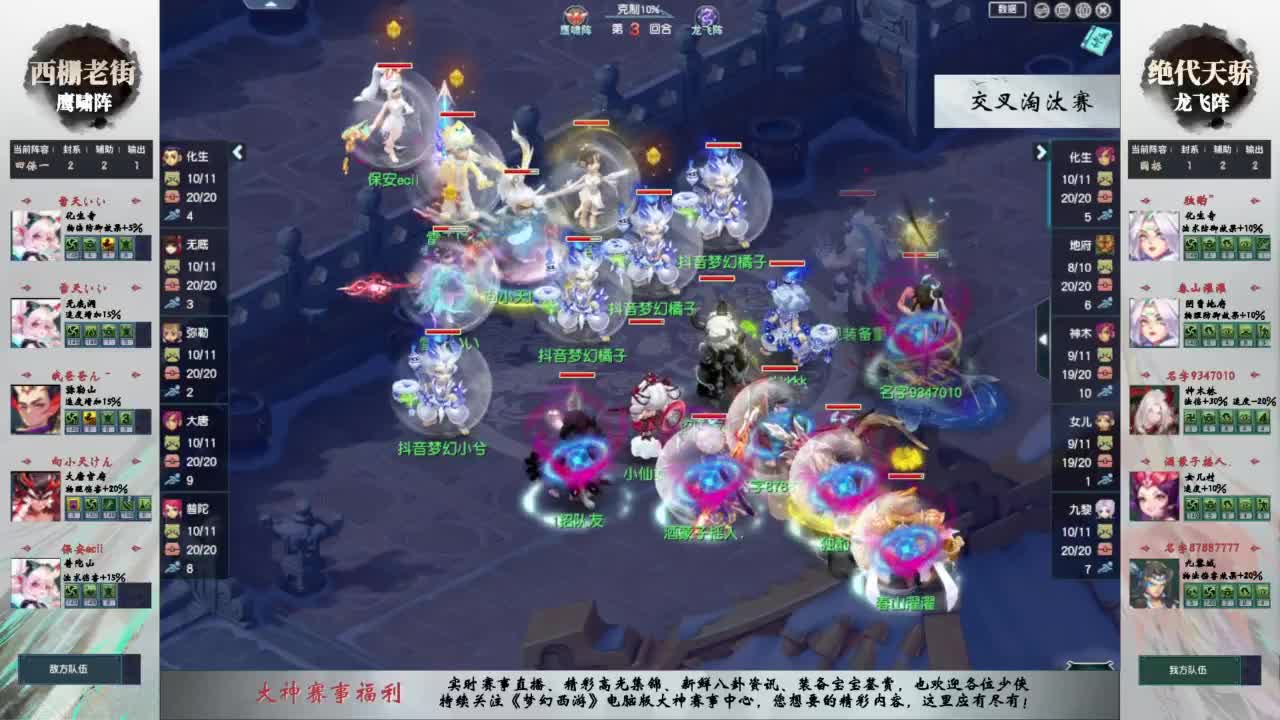Click the leftmost circular camera icon in top-right cluster
Screen dimensions: 1280x720
pos(1041,11)
